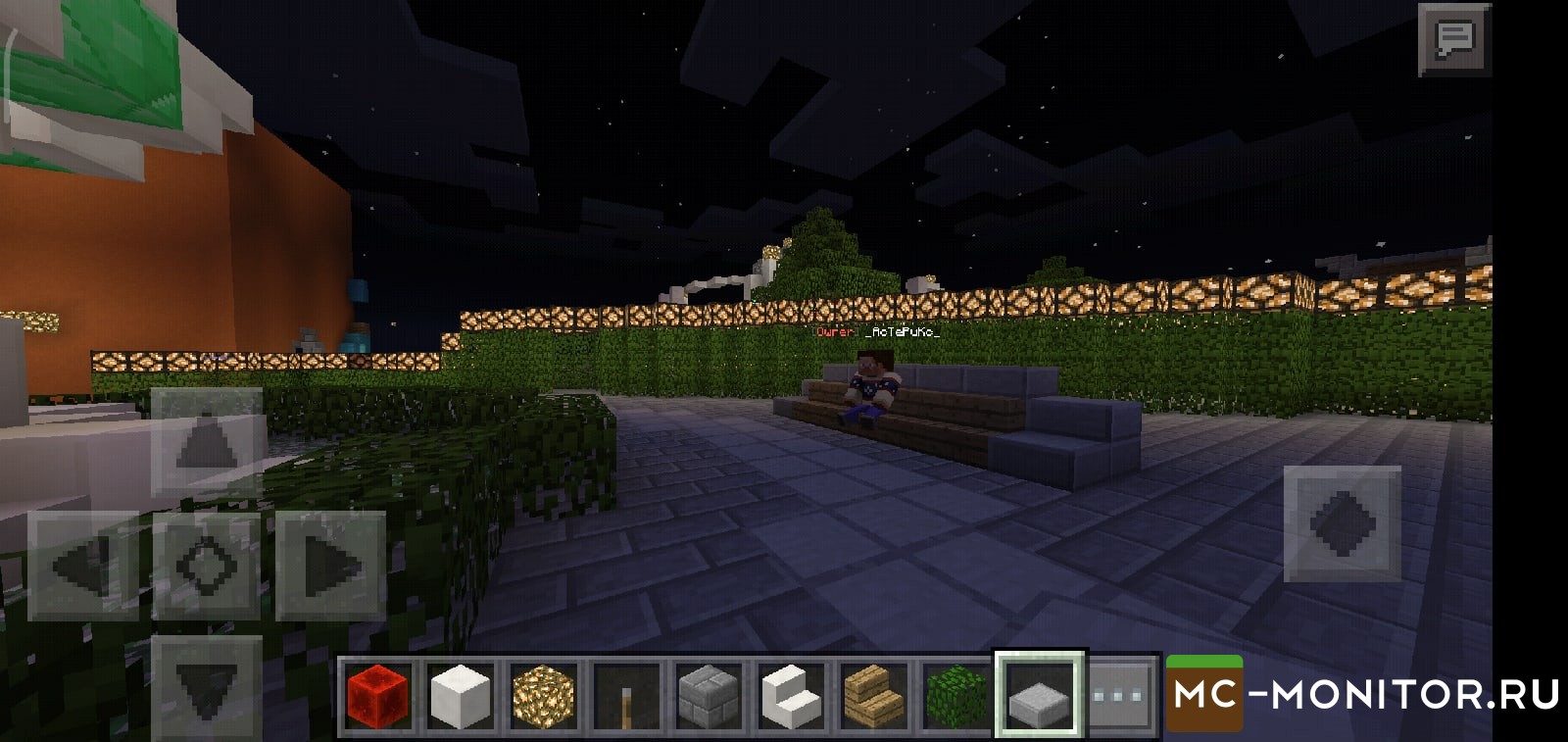
Task: Tap the move right arrow
Action: (x=330, y=566)
